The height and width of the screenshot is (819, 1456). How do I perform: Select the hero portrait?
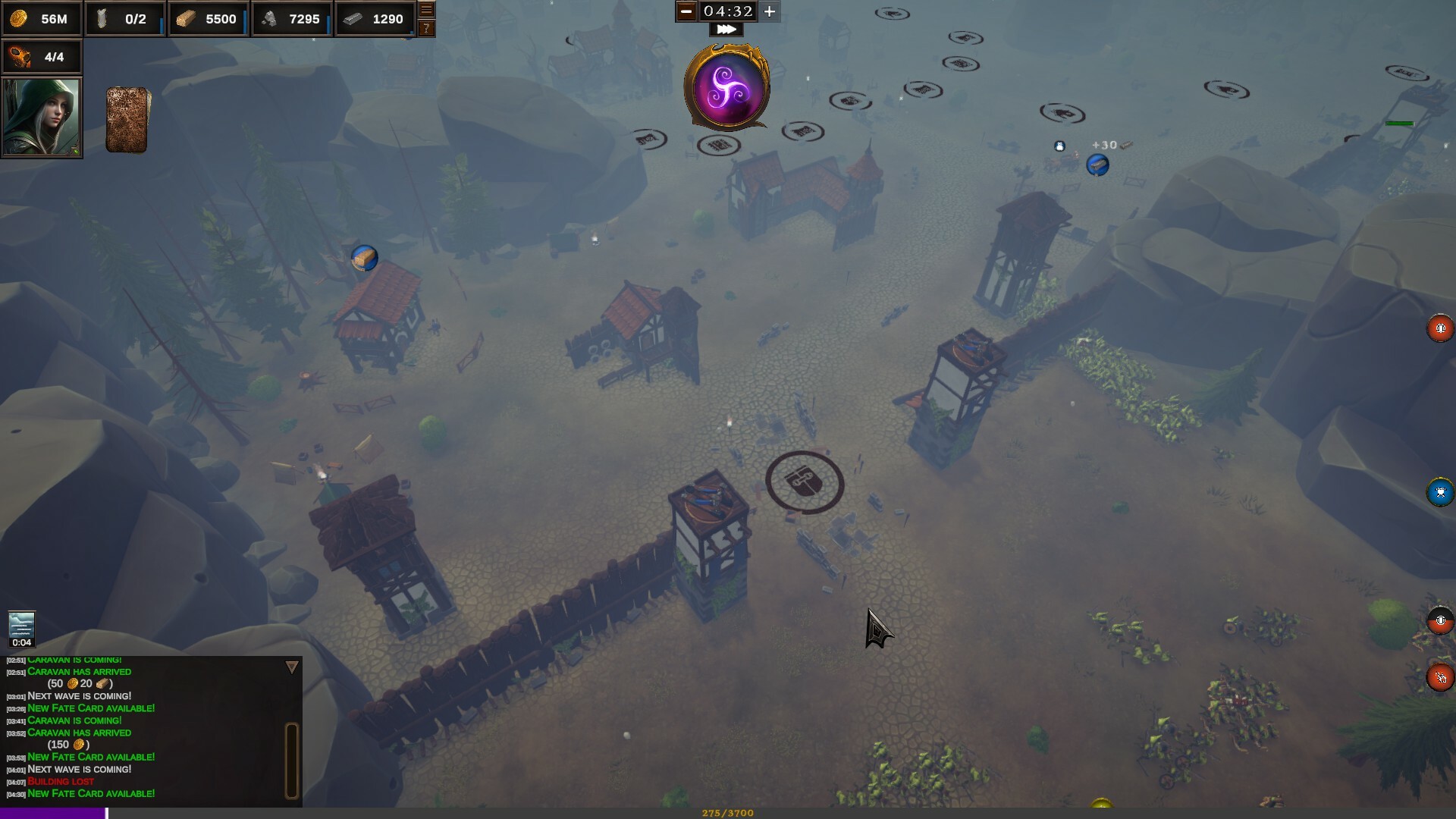click(x=42, y=117)
